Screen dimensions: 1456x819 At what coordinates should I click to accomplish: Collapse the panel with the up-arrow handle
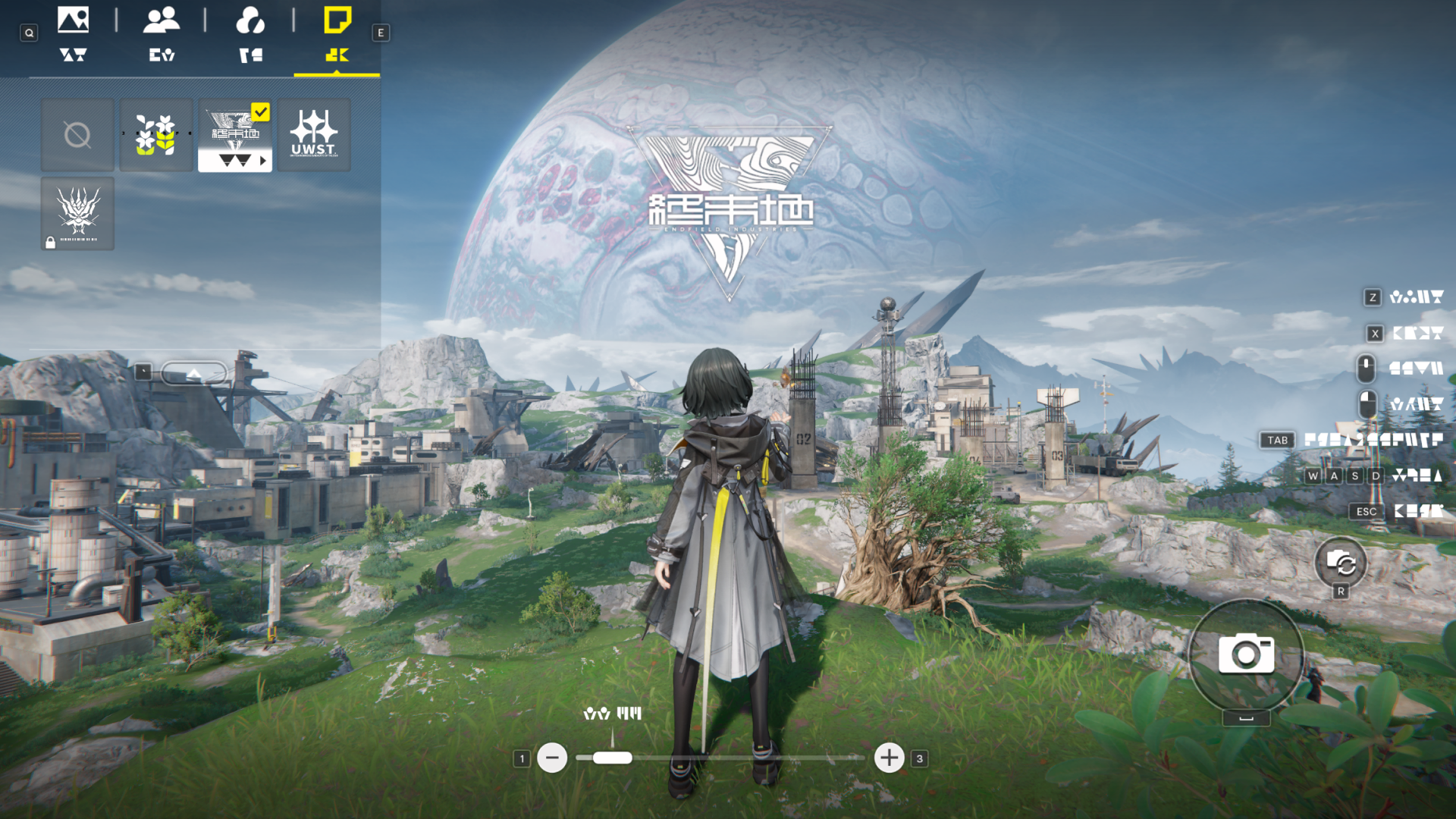pyautogui.click(x=194, y=372)
